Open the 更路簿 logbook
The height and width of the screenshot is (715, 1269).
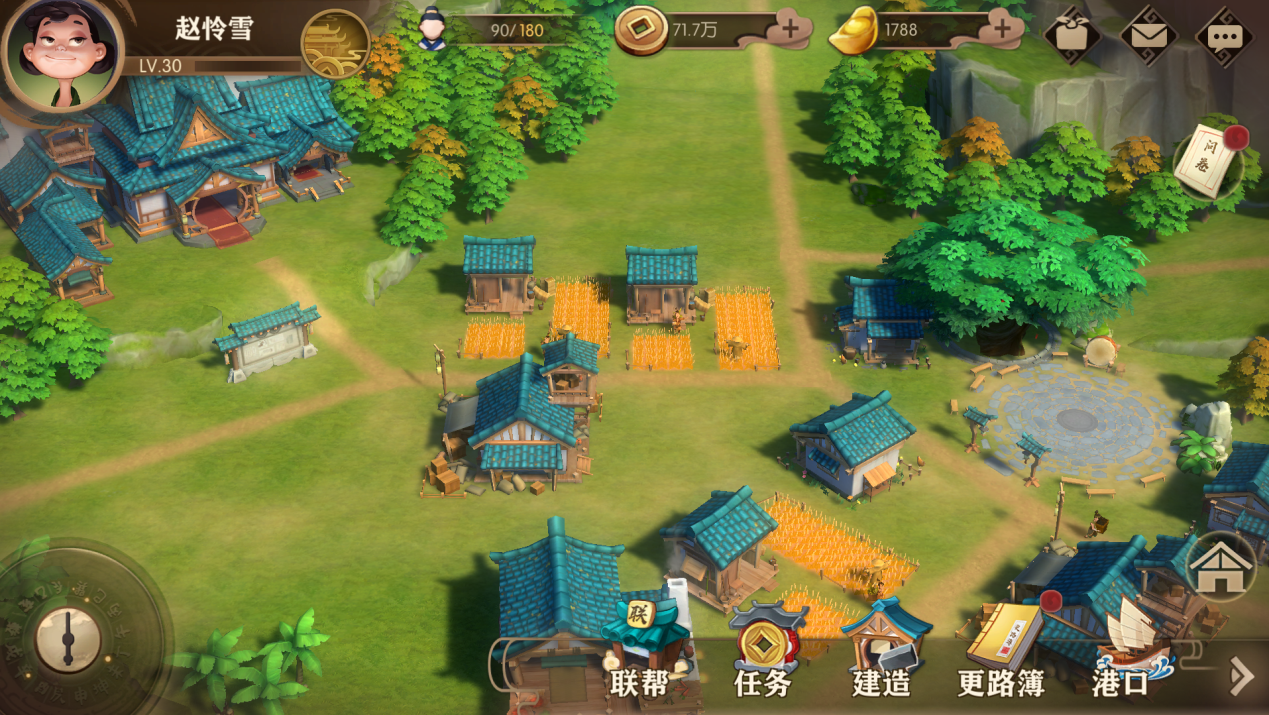click(1003, 650)
